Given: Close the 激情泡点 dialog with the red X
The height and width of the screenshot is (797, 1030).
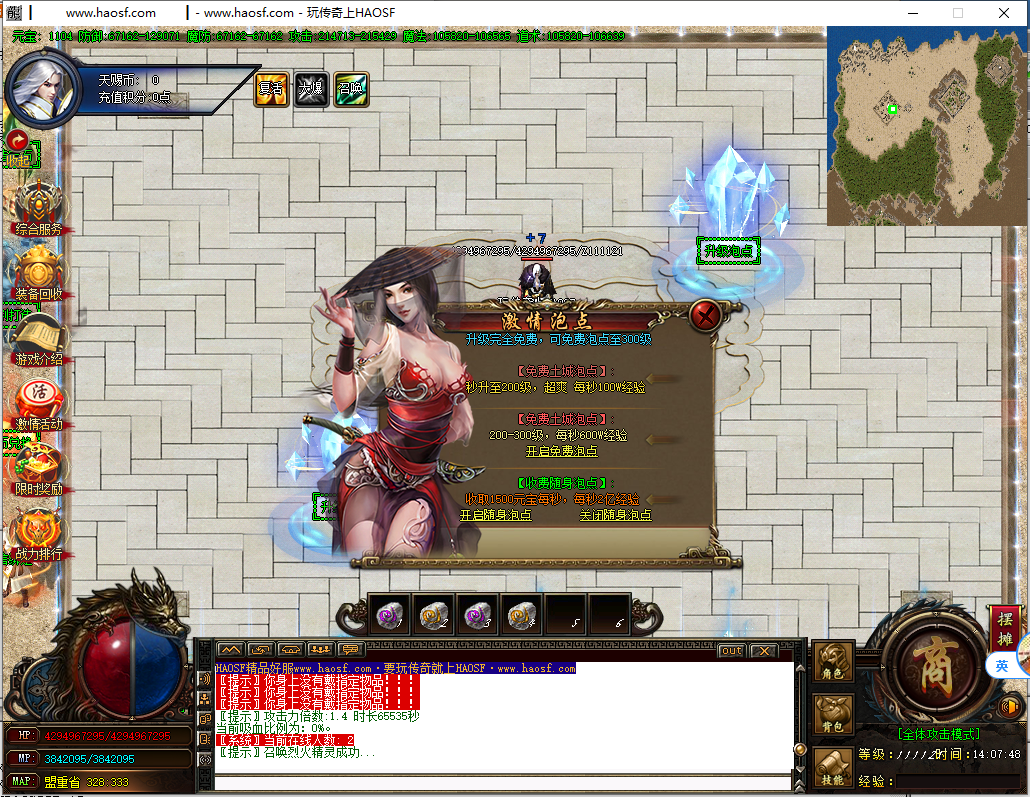Looking at the screenshot, I should point(706,317).
